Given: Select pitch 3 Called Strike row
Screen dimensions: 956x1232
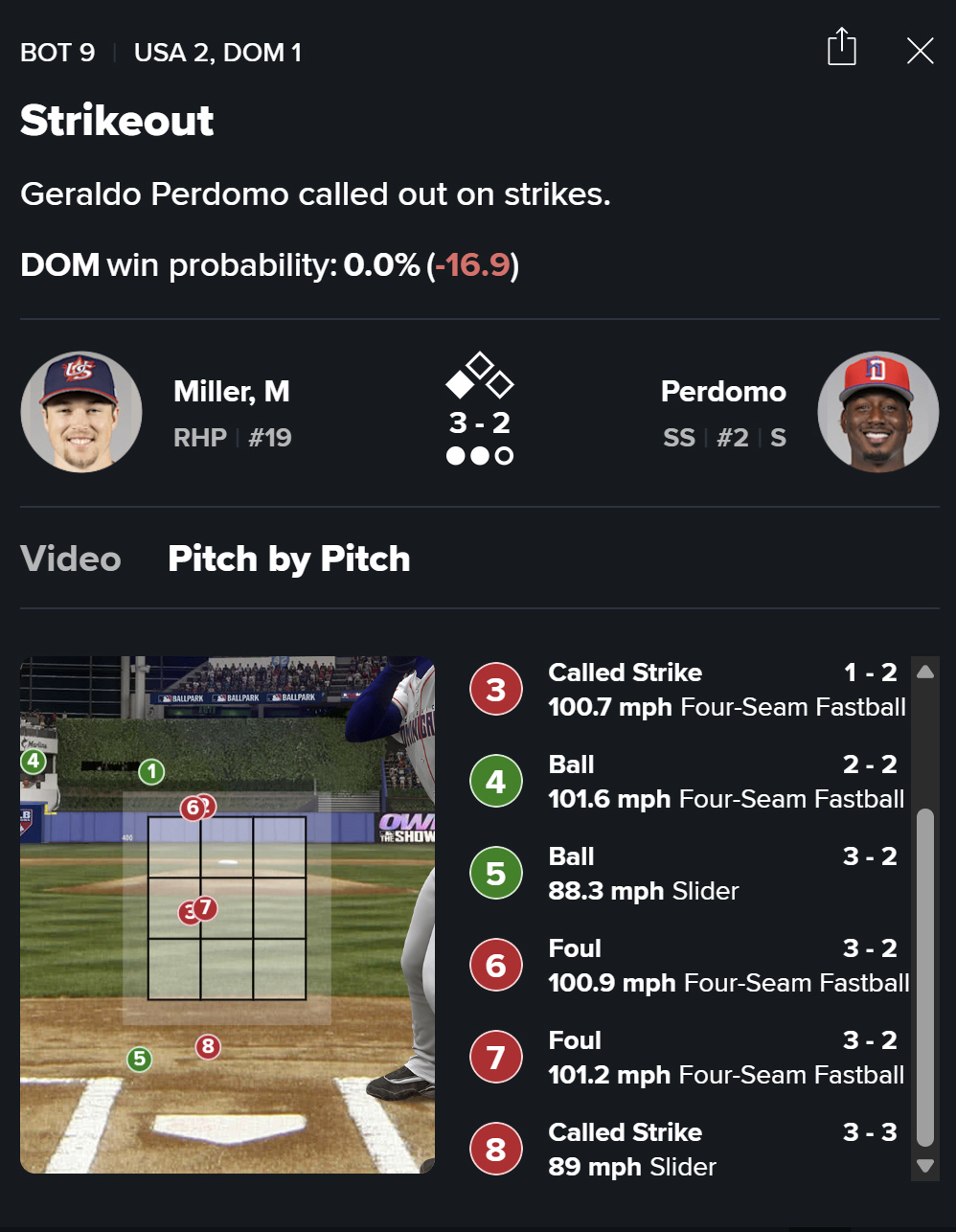Looking at the screenshot, I should coord(688,690).
